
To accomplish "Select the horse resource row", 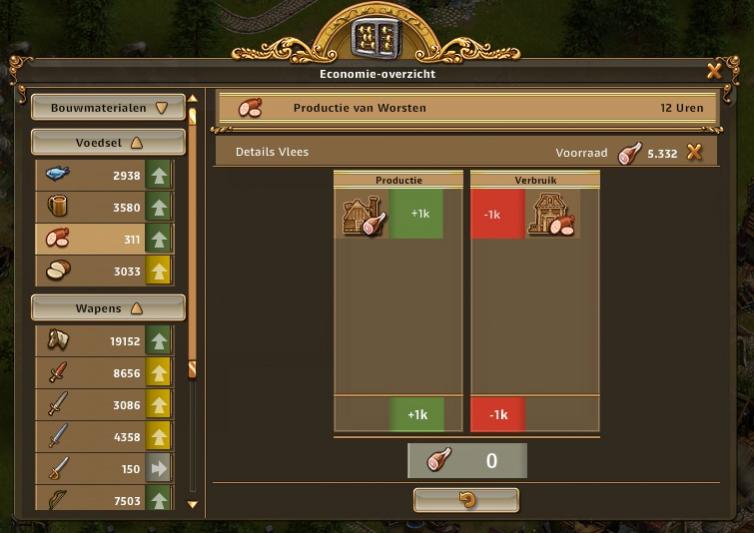I will pyautogui.click(x=103, y=341).
